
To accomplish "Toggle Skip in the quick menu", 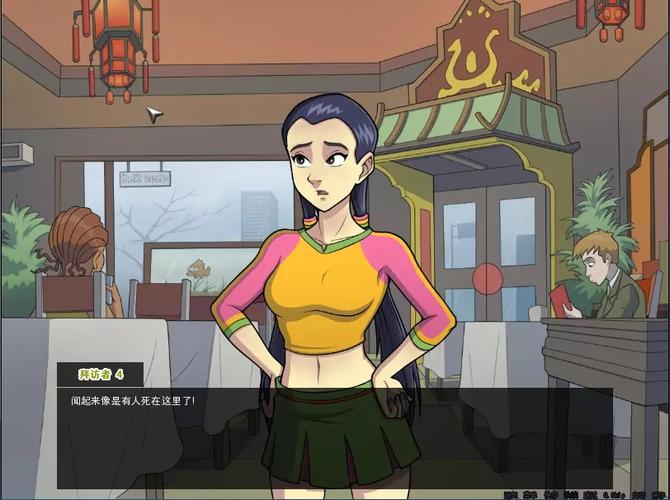I will click(x=547, y=494).
